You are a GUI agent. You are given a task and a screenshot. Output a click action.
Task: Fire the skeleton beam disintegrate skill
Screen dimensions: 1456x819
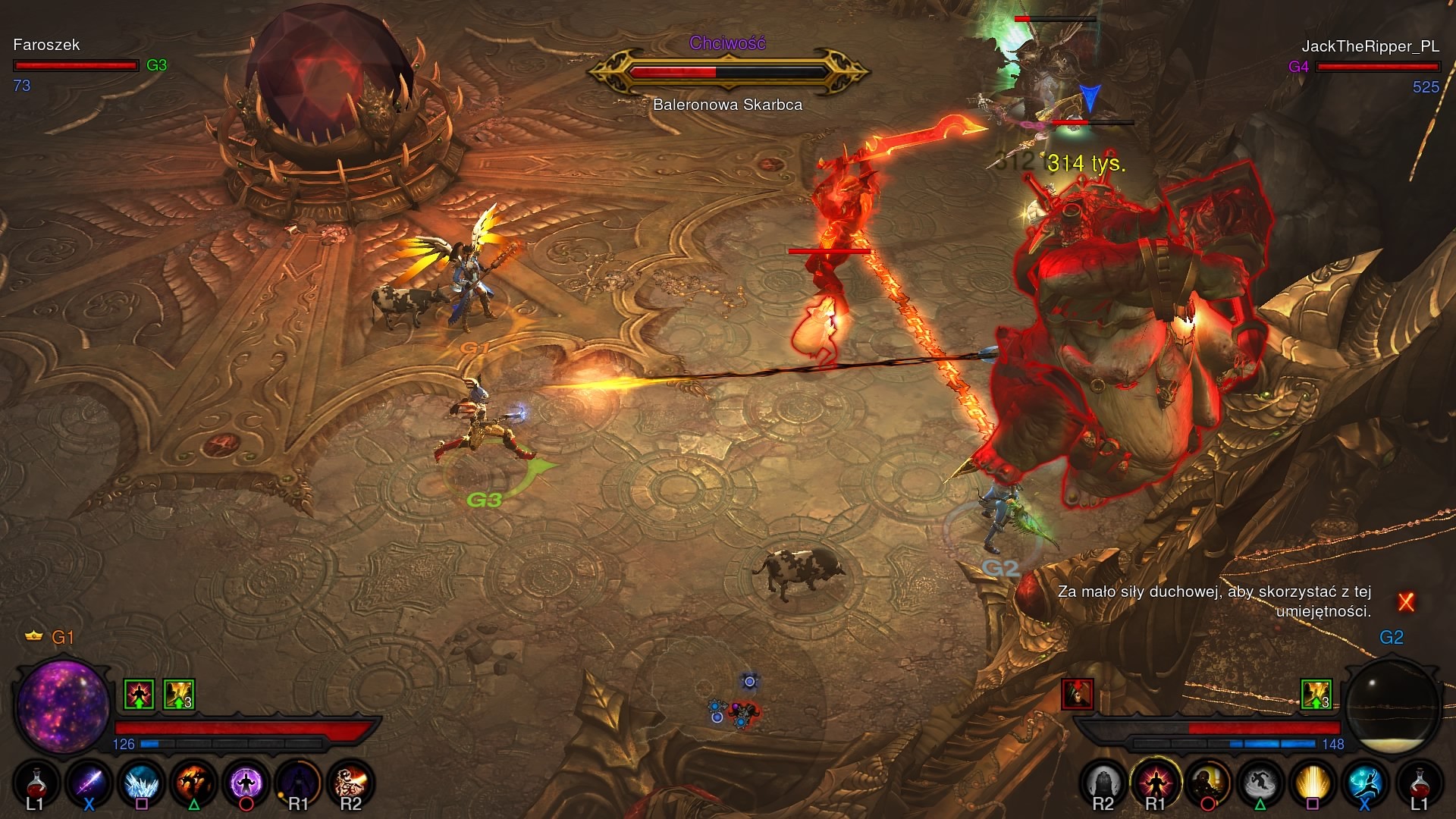350,781
